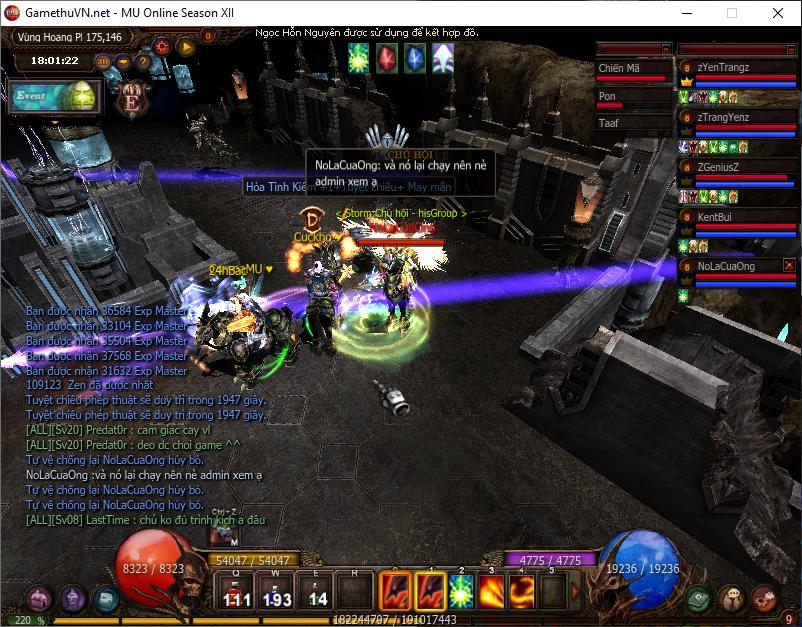Toggle the 3D camera button

click(x=103, y=61)
